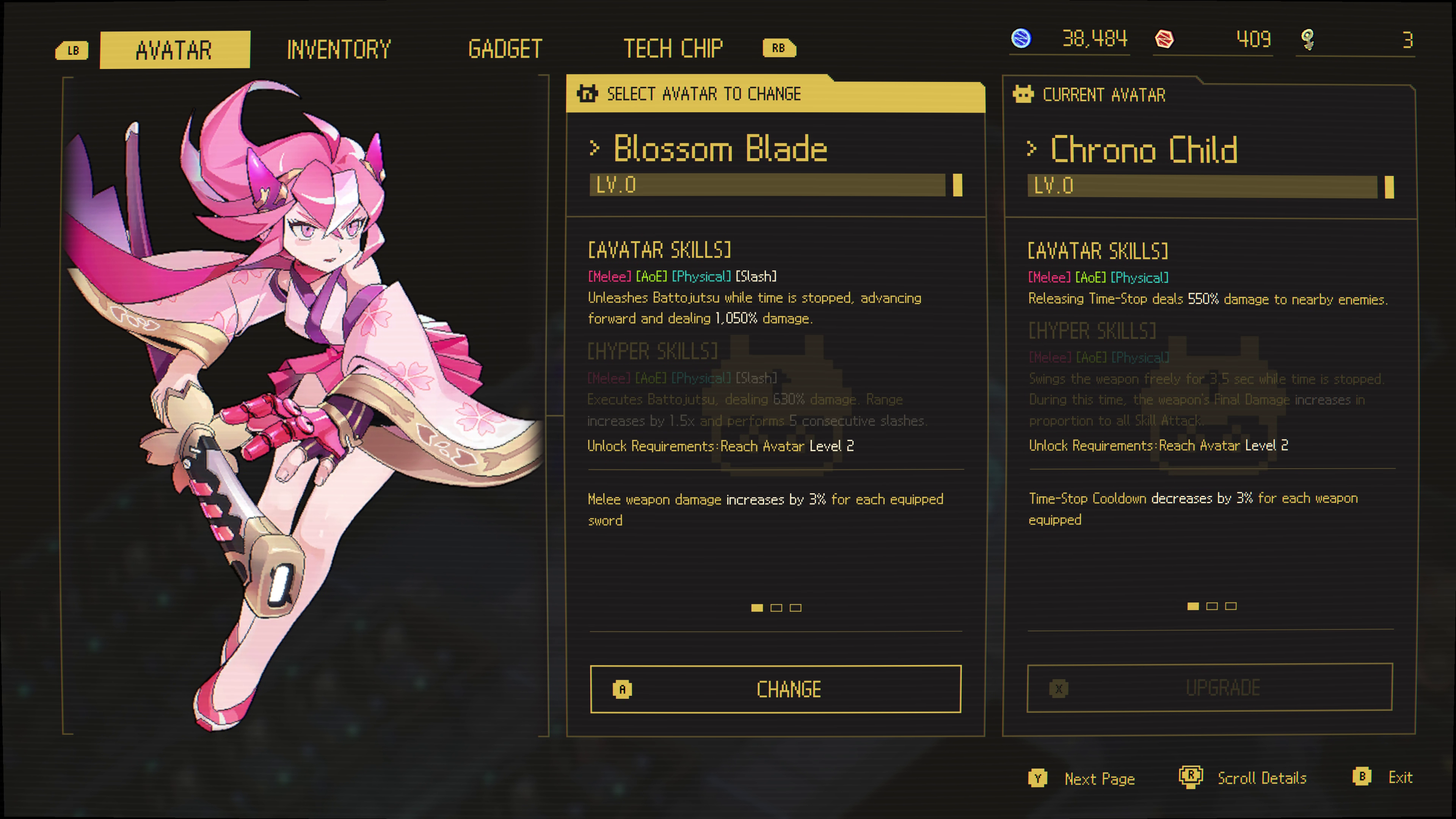Screen dimensions: 1456x819
Task: Click the greyed-out Upgrade button
Action: click(x=1210, y=688)
